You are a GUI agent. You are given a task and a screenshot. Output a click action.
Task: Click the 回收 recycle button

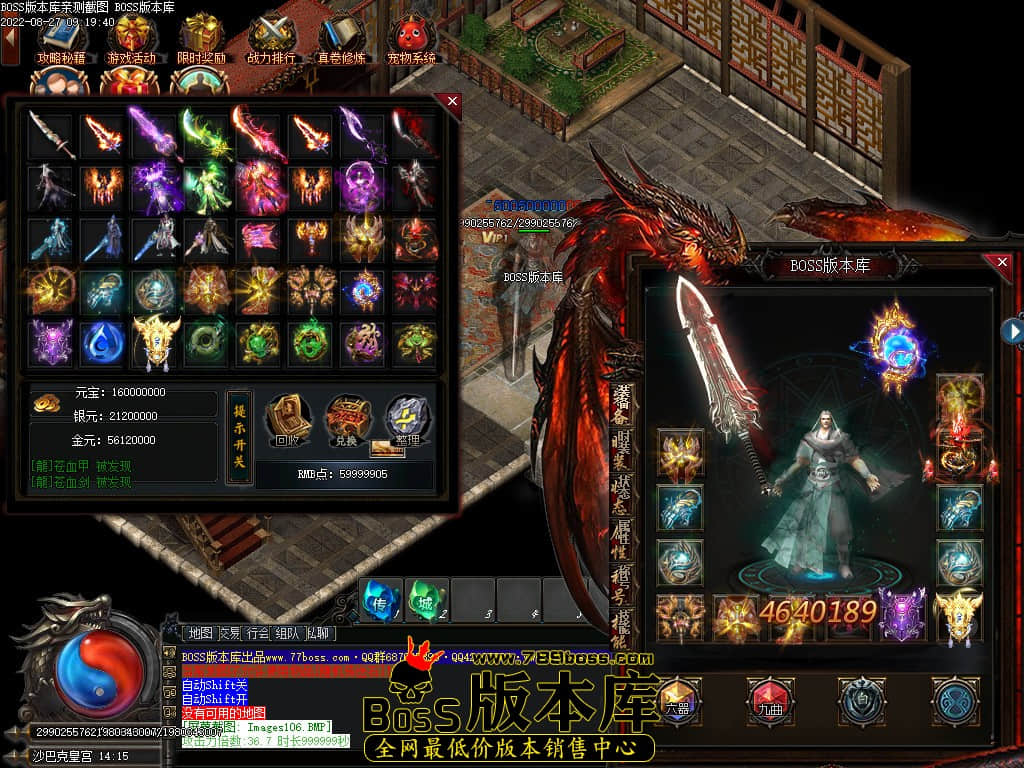285,422
